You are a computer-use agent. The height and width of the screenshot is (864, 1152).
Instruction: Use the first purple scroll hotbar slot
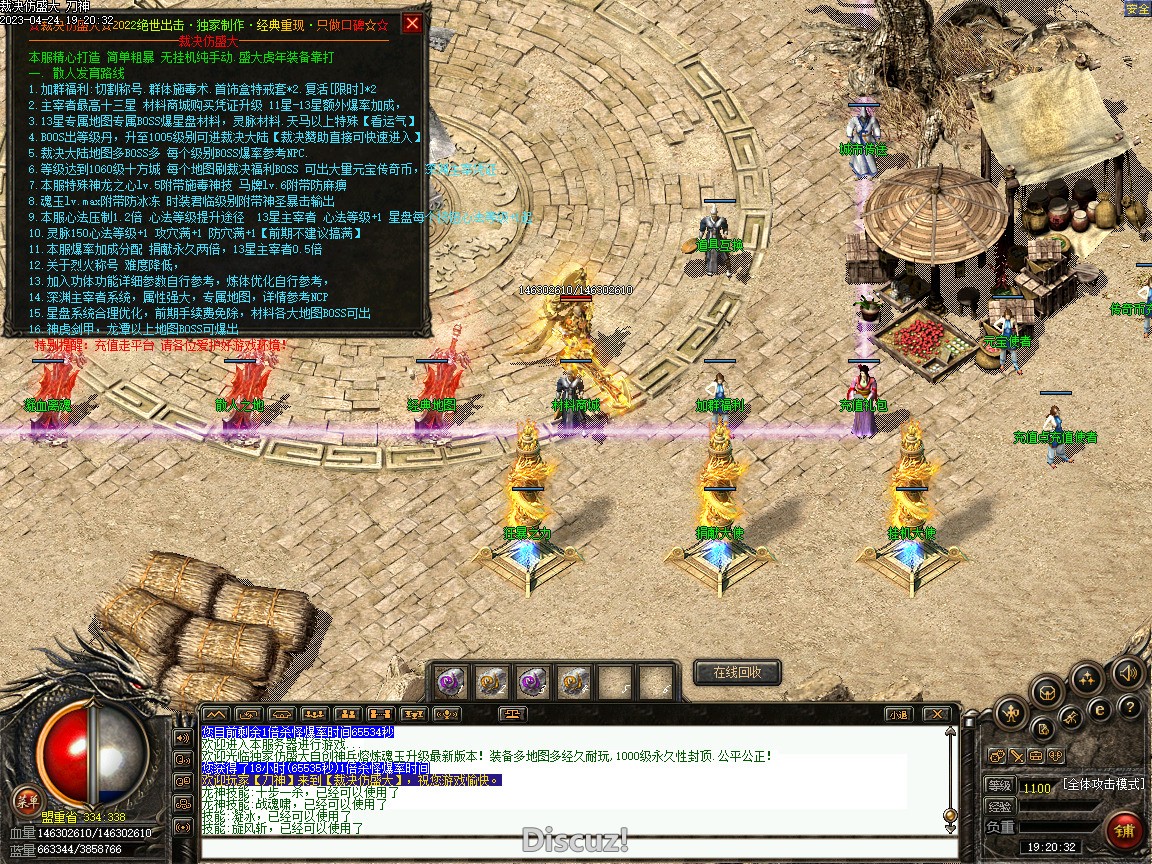(x=448, y=682)
